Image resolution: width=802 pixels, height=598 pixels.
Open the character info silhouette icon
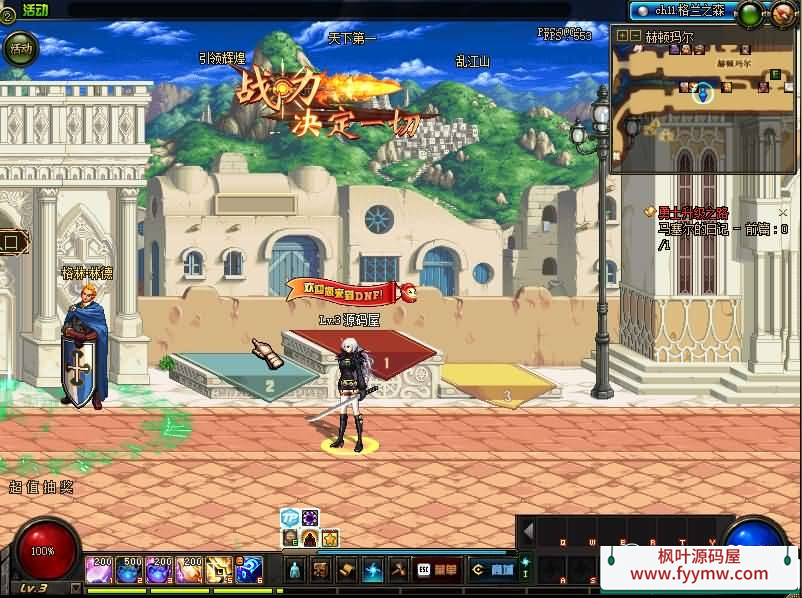coord(295,570)
